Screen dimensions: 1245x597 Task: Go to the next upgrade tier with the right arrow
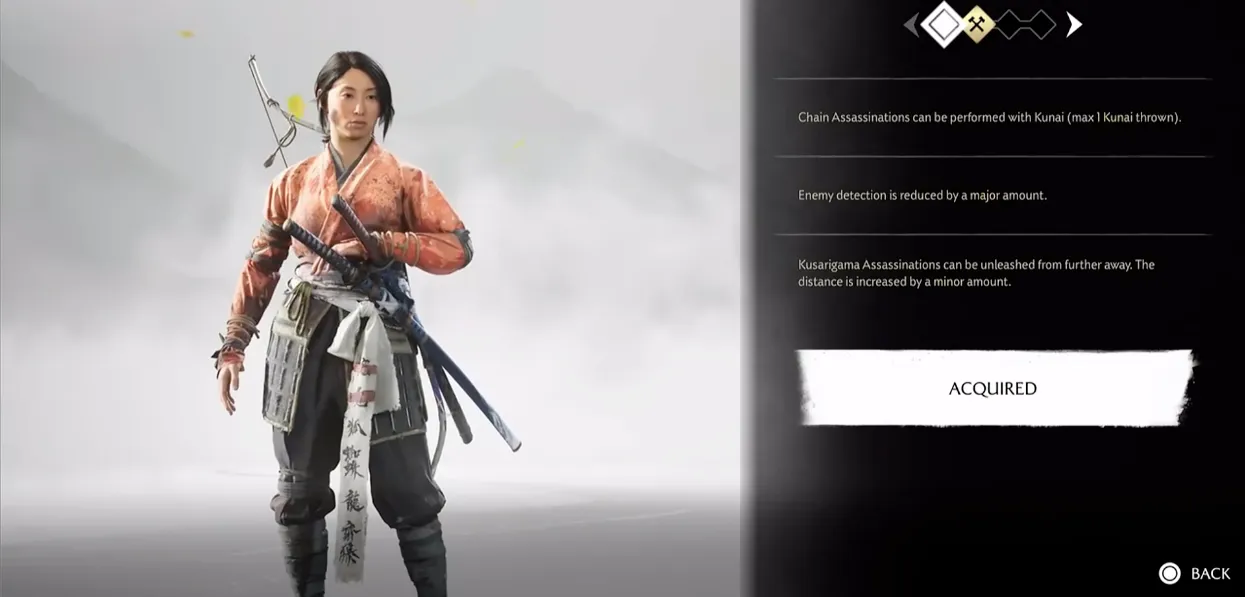click(x=1074, y=25)
